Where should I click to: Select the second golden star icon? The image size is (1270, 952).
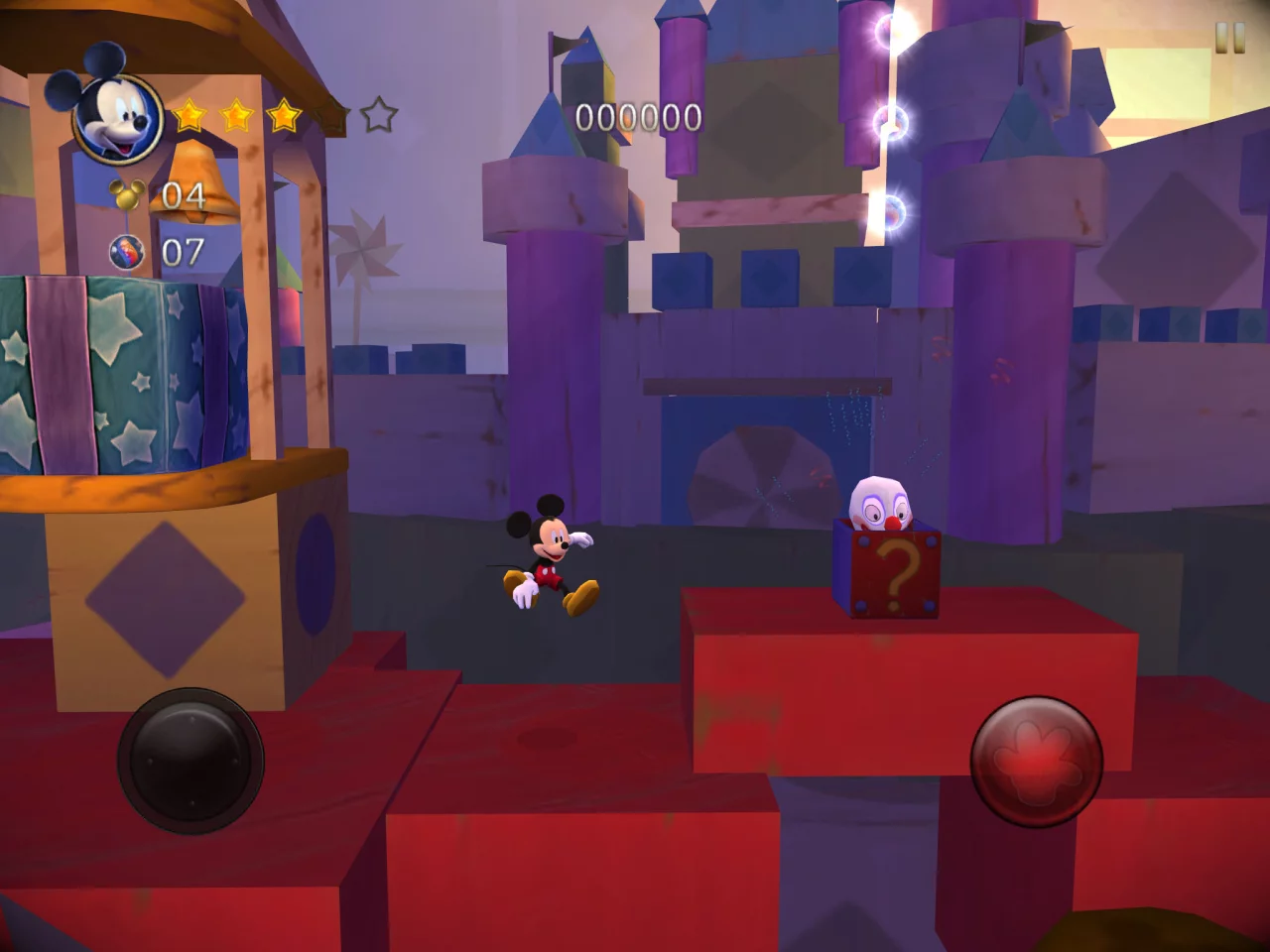[x=235, y=116]
